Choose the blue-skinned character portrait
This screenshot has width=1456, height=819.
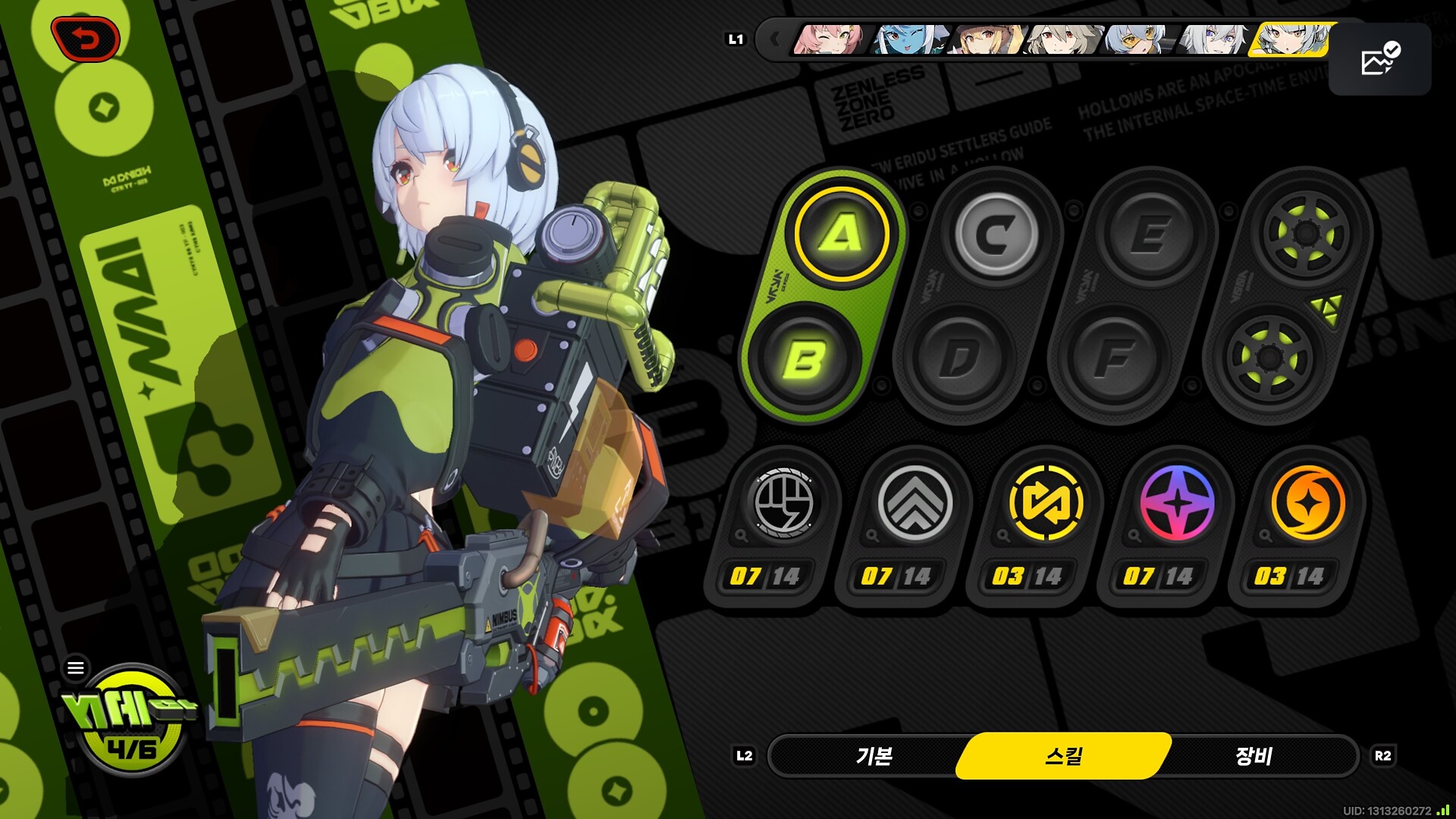(x=908, y=39)
